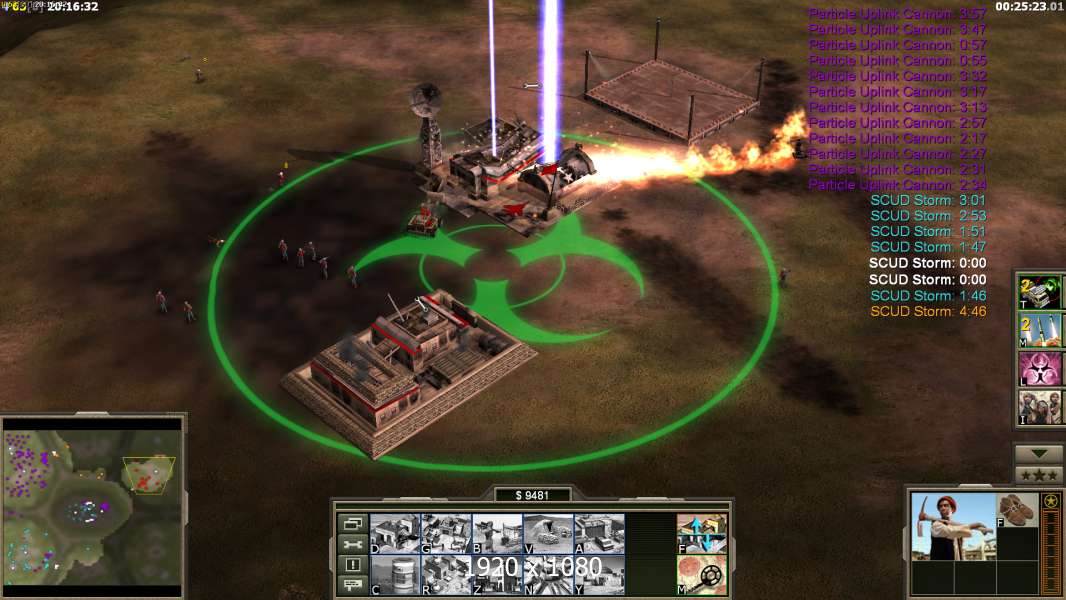
Task: Open the three-star generals powers button
Action: [x=1039, y=475]
